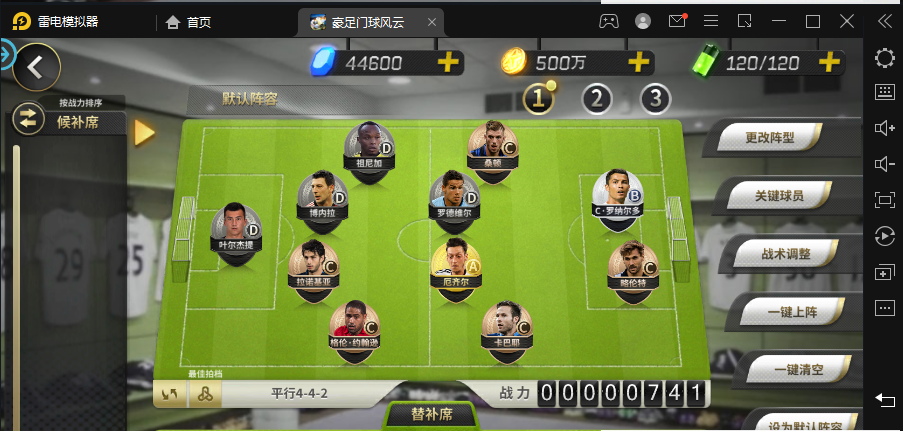Screen dimensions: 903x431
Task: Add more blue diamonds
Action: tap(449, 62)
